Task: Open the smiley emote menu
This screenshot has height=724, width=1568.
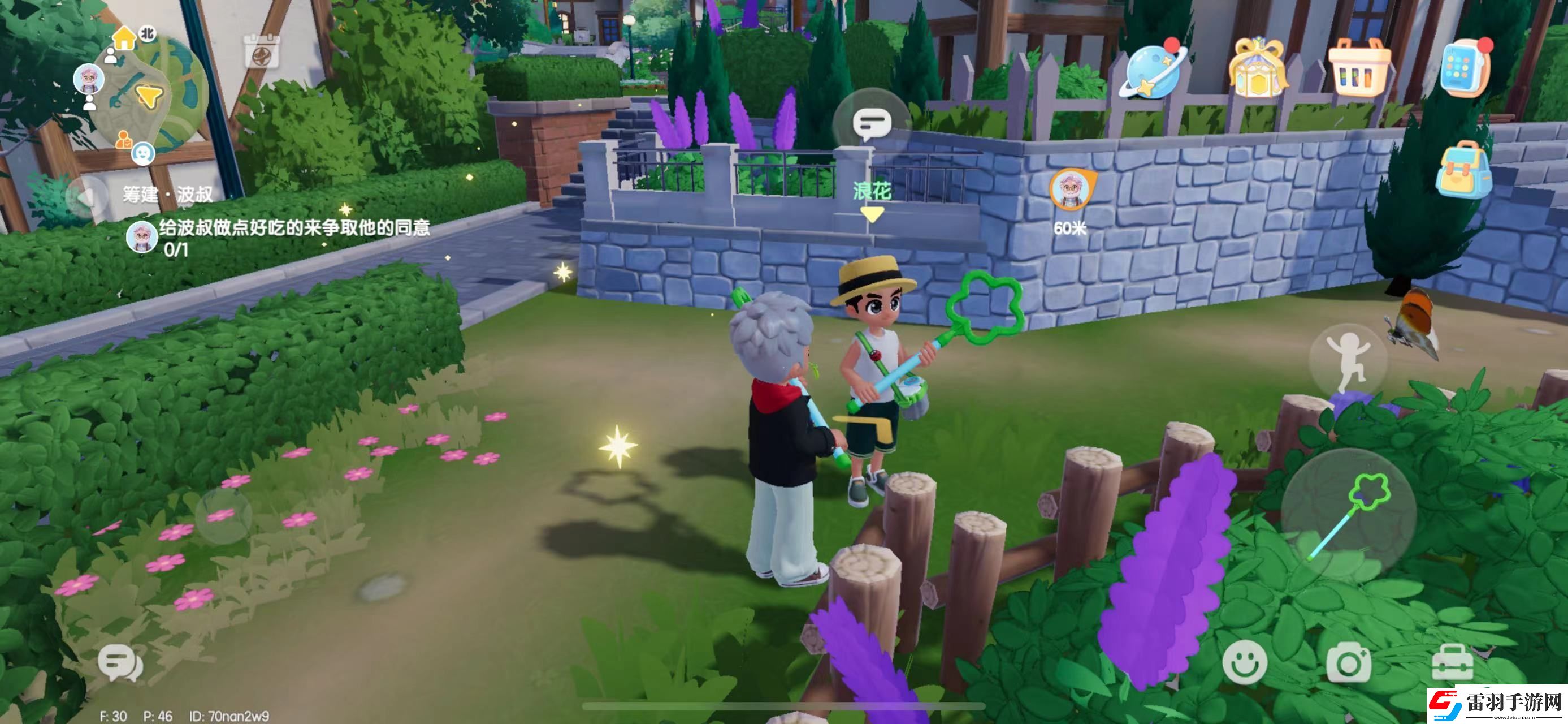Action: (1244, 662)
